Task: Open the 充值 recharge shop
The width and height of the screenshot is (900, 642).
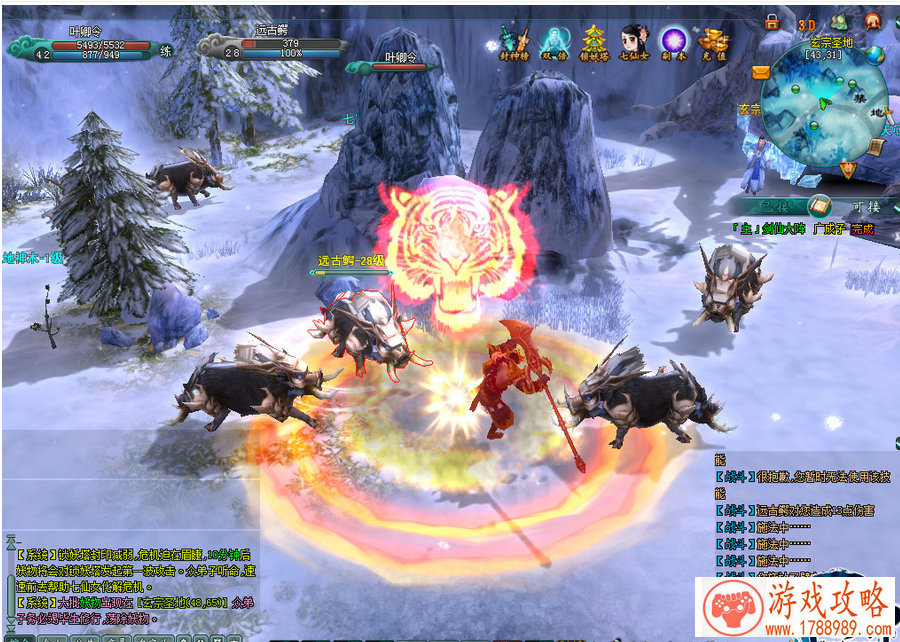Action: 713,44
